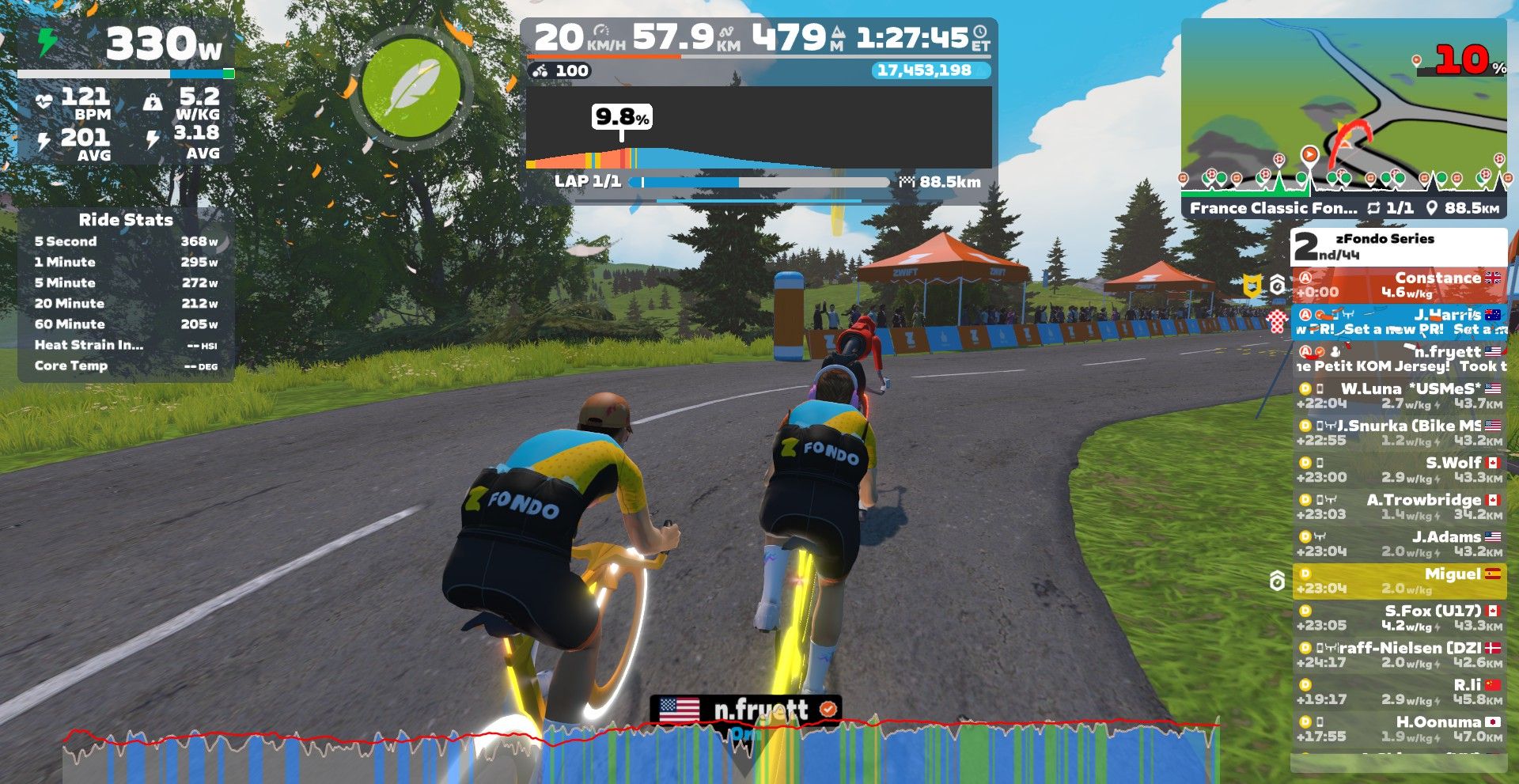
Task: Select J.Snurka in the riders list
Action: (1399, 433)
